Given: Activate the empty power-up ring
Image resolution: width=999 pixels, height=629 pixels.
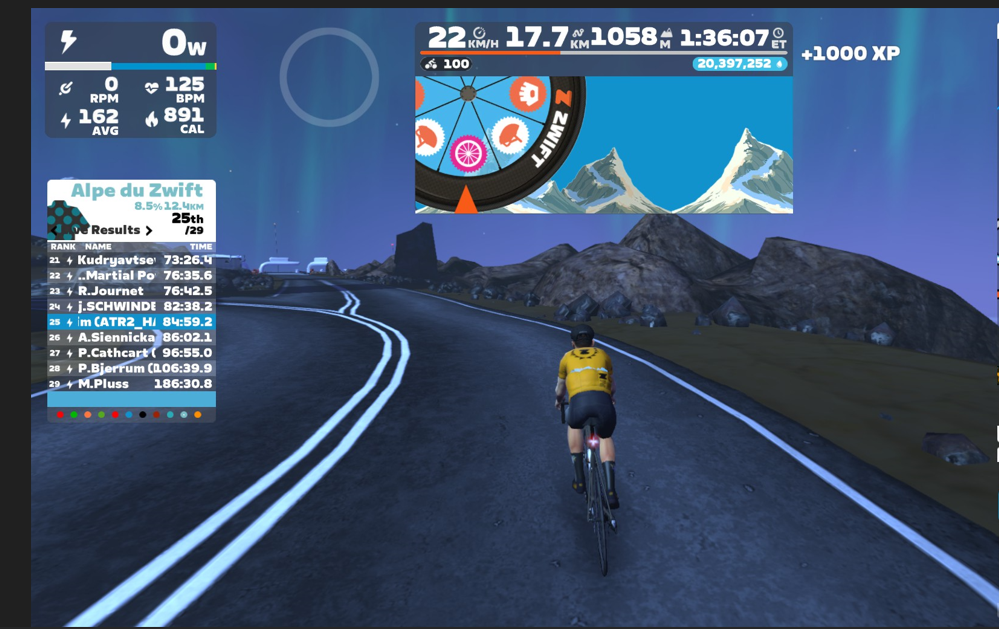Looking at the screenshot, I should point(329,77).
